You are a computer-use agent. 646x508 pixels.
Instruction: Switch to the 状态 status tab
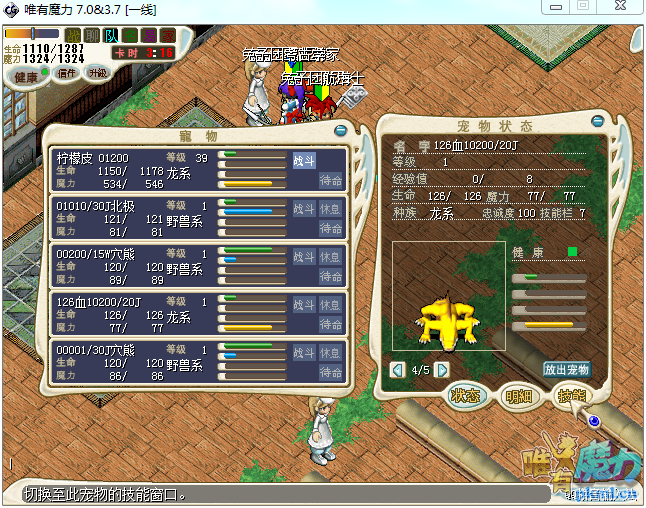click(x=468, y=396)
